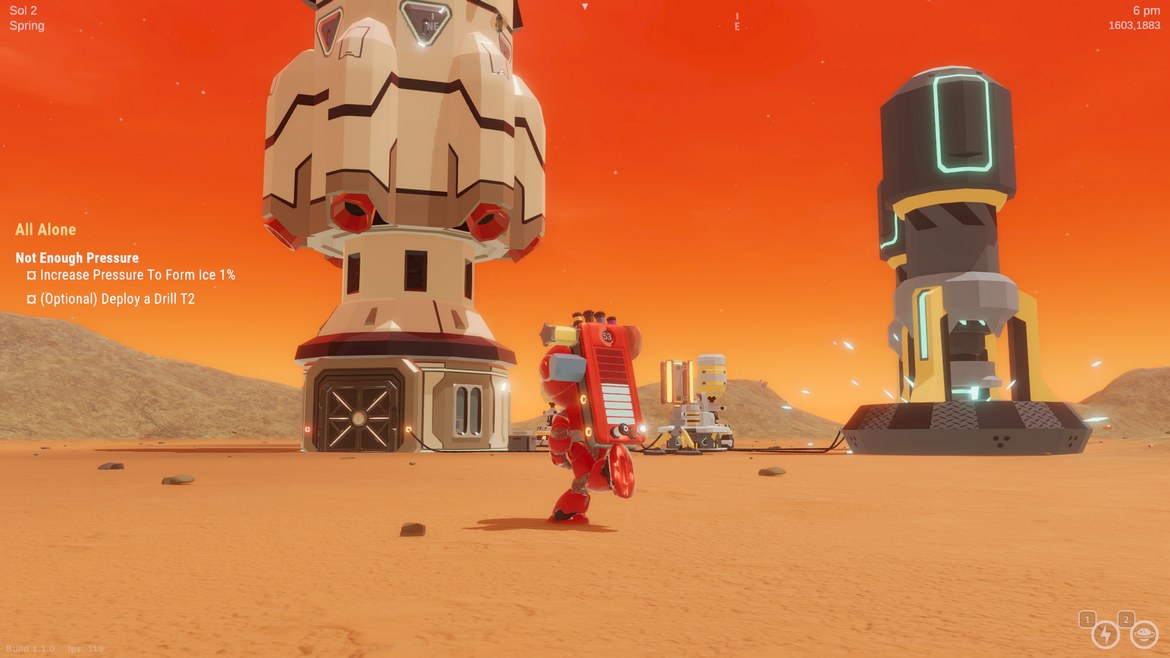Open the planet terraforming icon
This screenshot has width=1170, height=658.
[1143, 634]
